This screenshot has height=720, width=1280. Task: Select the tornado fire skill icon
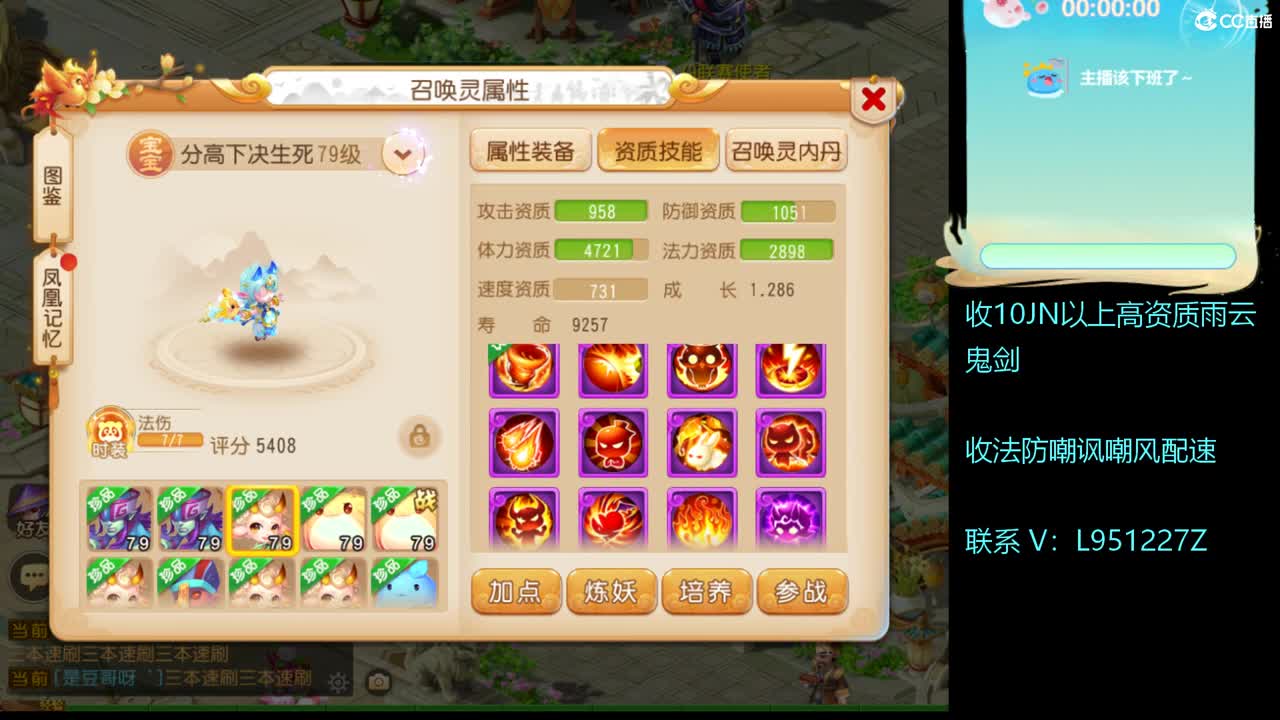click(x=524, y=368)
